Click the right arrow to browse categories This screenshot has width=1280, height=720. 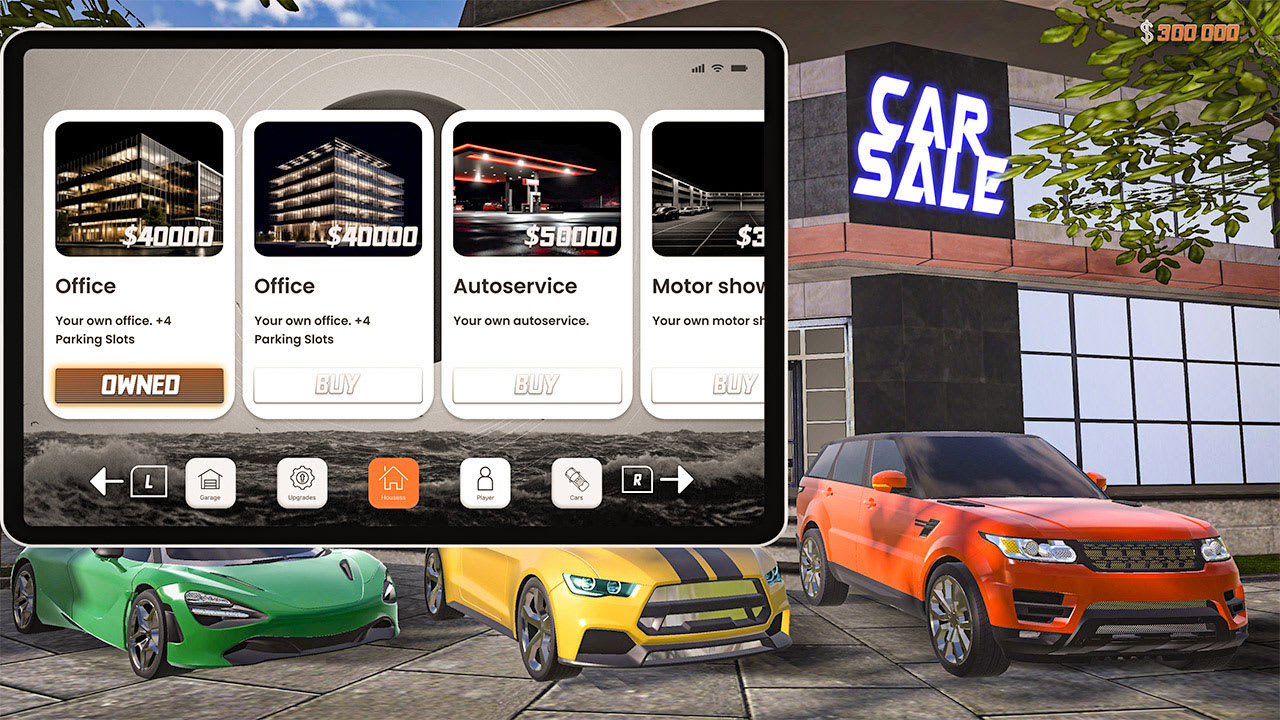679,480
